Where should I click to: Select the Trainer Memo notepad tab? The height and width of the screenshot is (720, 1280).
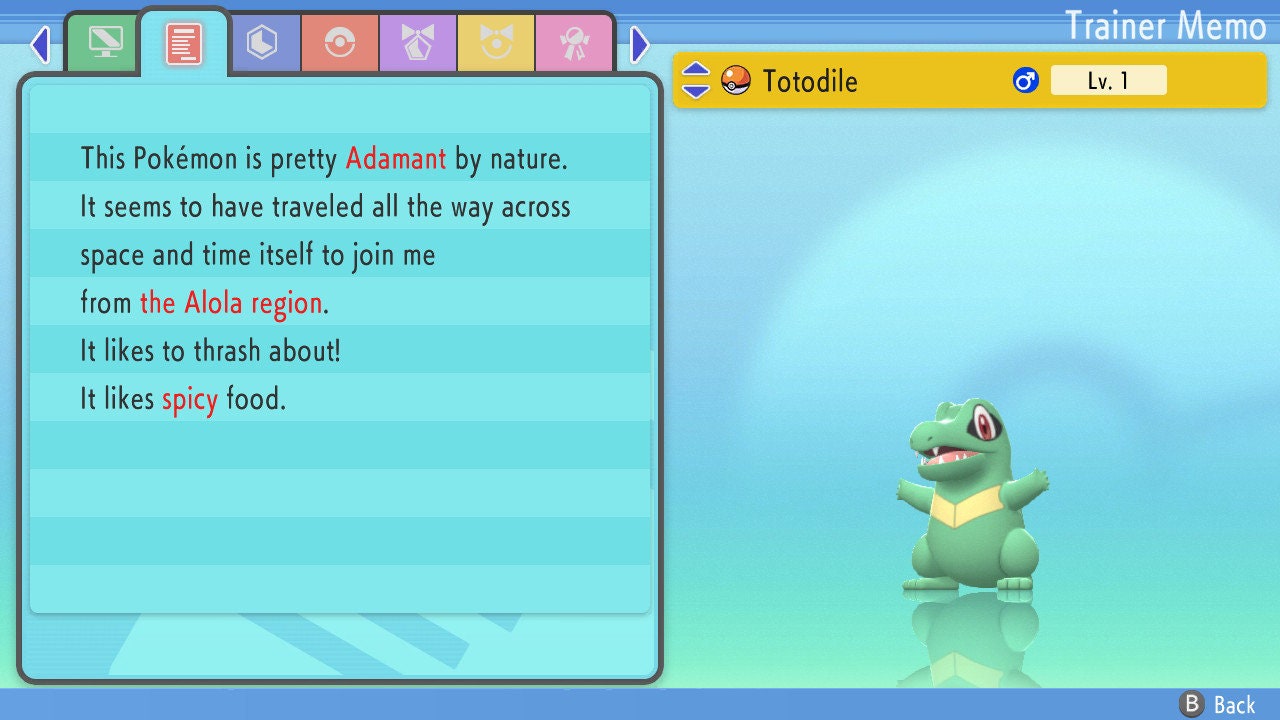click(184, 44)
